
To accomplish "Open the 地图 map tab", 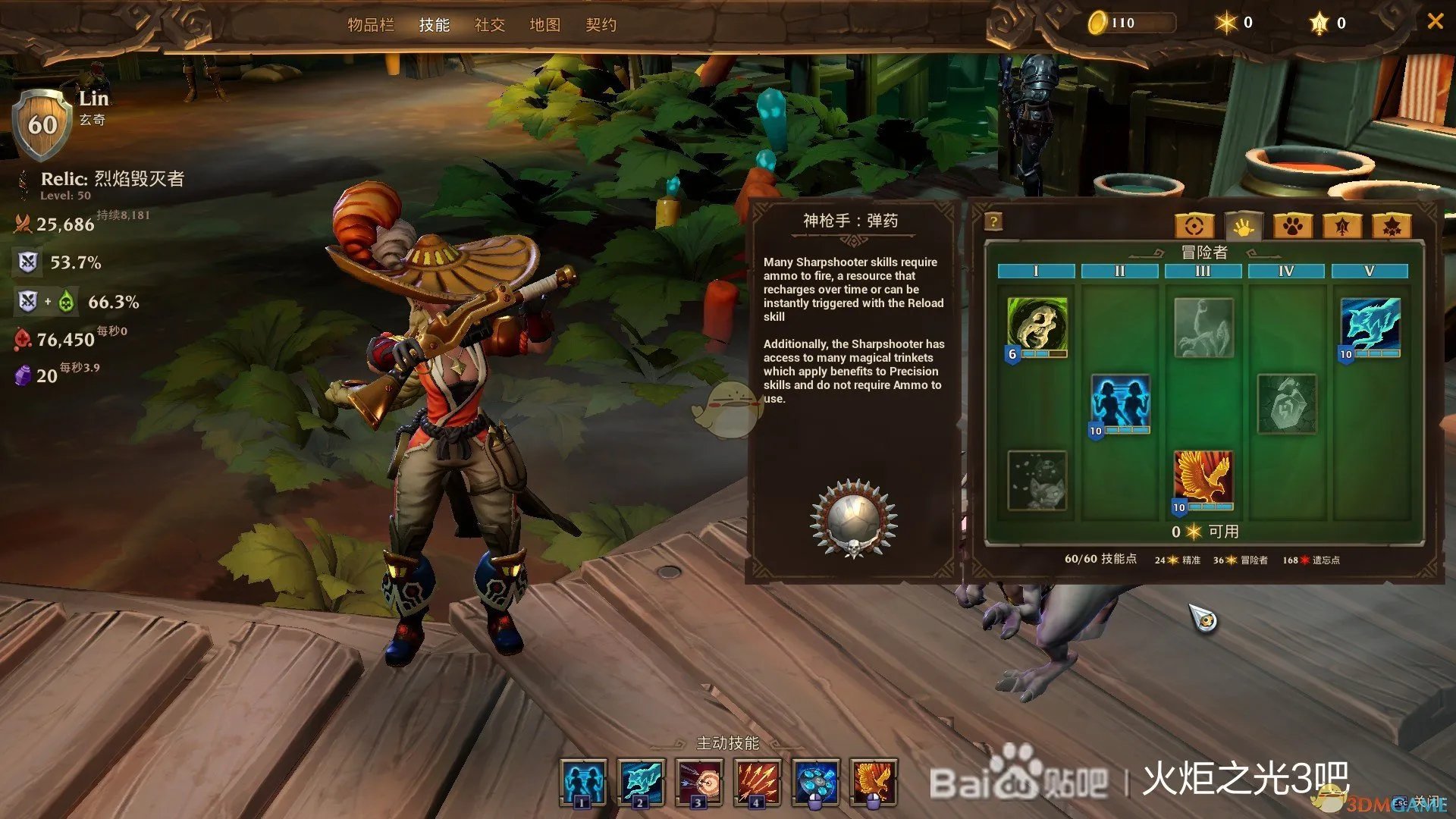I will [544, 25].
